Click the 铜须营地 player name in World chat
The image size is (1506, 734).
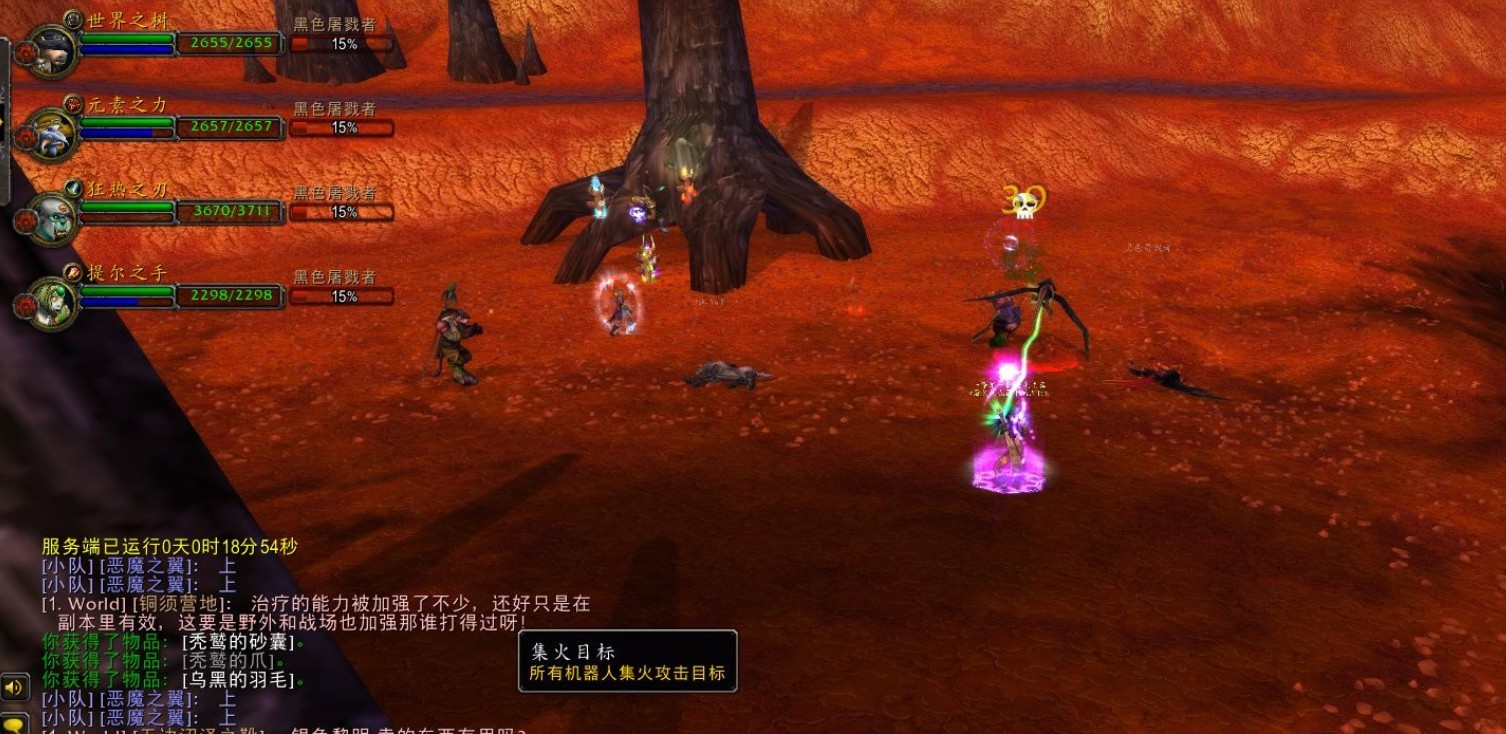(186, 604)
